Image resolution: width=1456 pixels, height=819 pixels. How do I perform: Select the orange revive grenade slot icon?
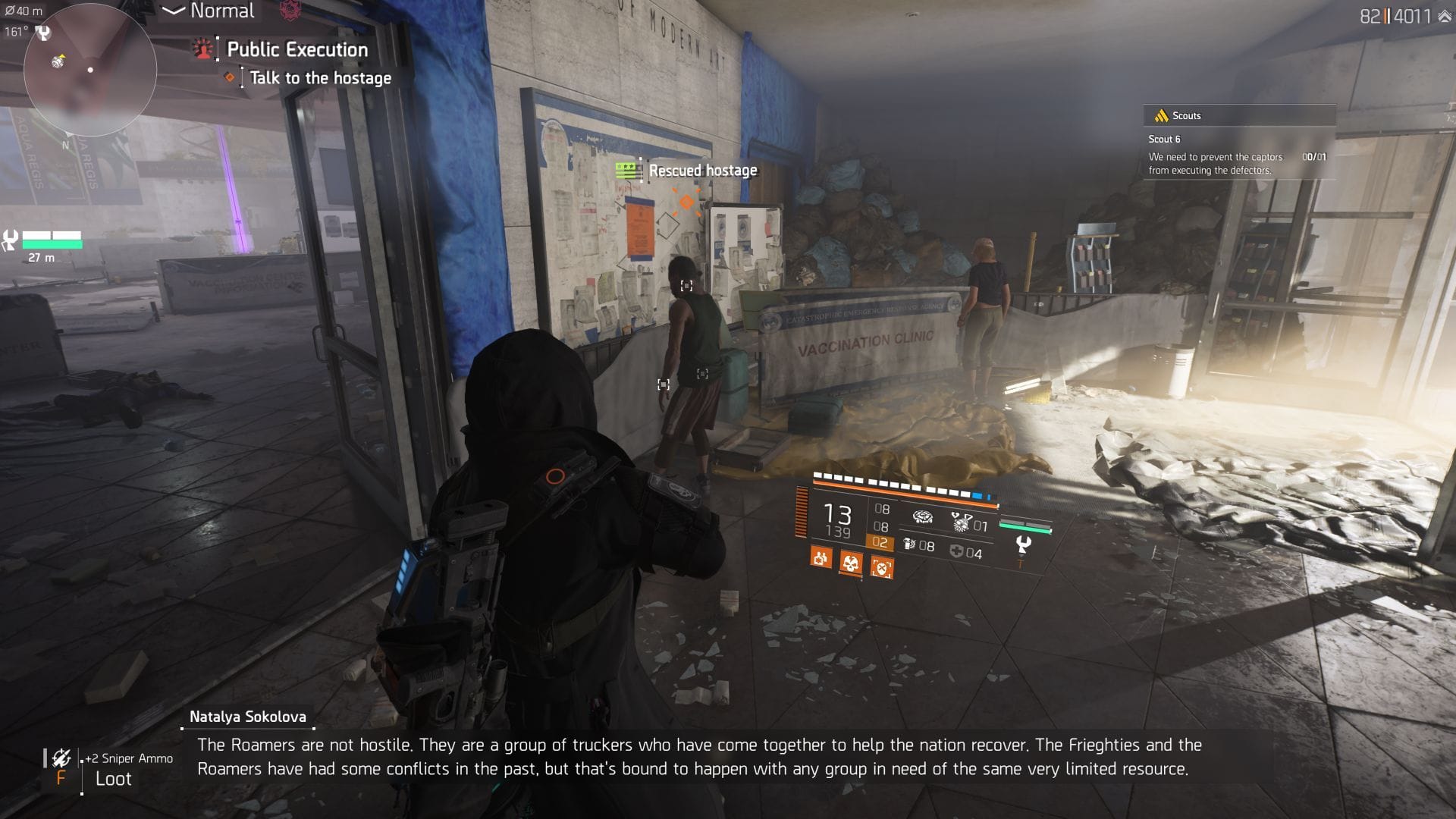click(821, 559)
